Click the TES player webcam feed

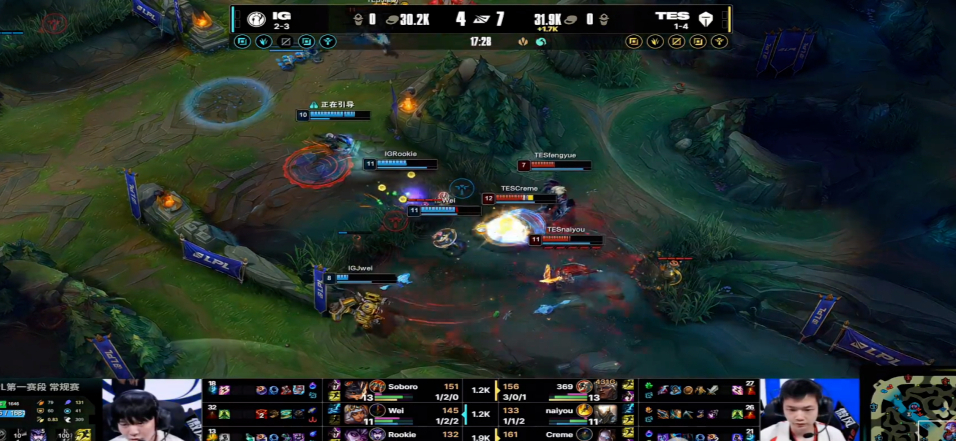[x=810, y=410]
